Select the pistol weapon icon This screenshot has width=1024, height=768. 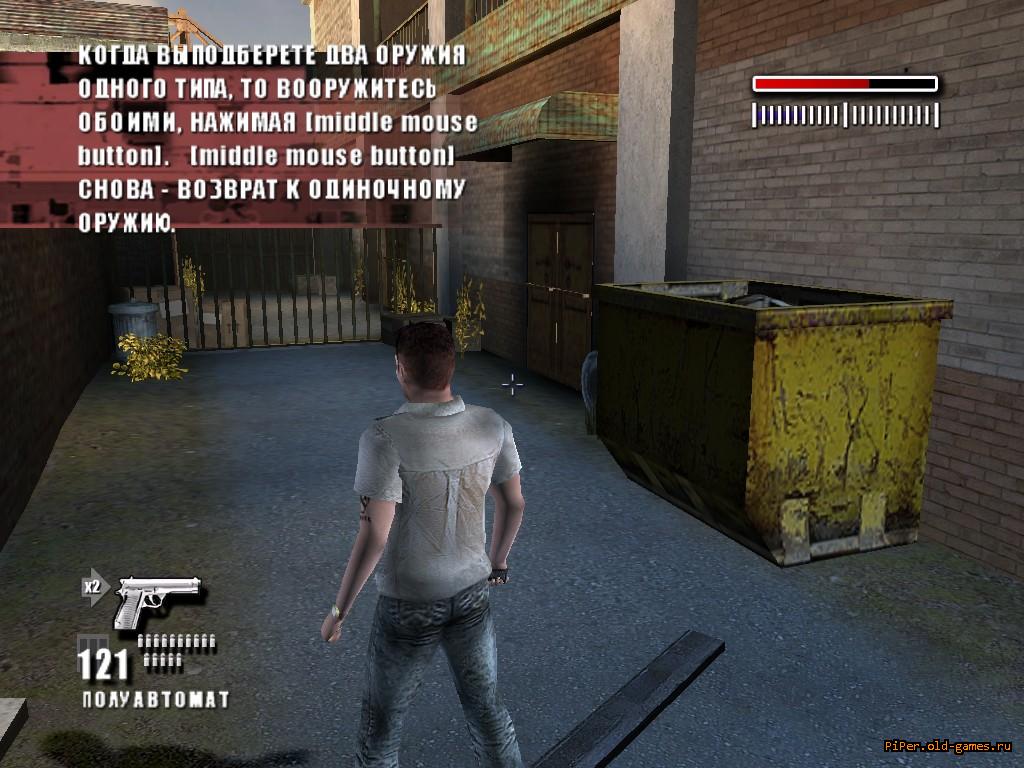[157, 601]
